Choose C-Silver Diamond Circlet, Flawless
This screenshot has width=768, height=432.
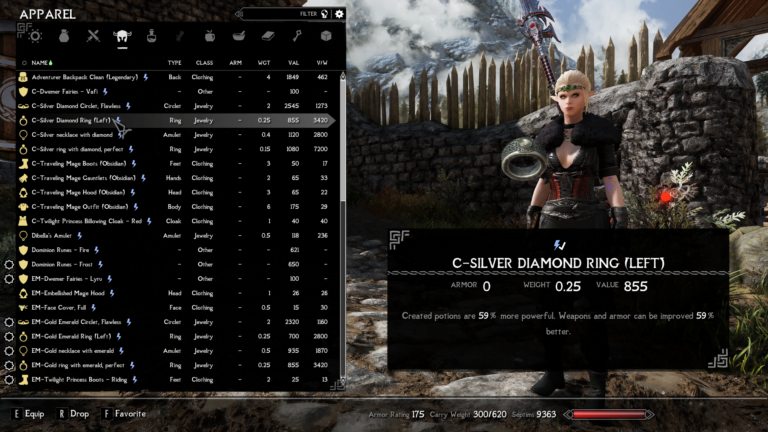click(x=80, y=105)
